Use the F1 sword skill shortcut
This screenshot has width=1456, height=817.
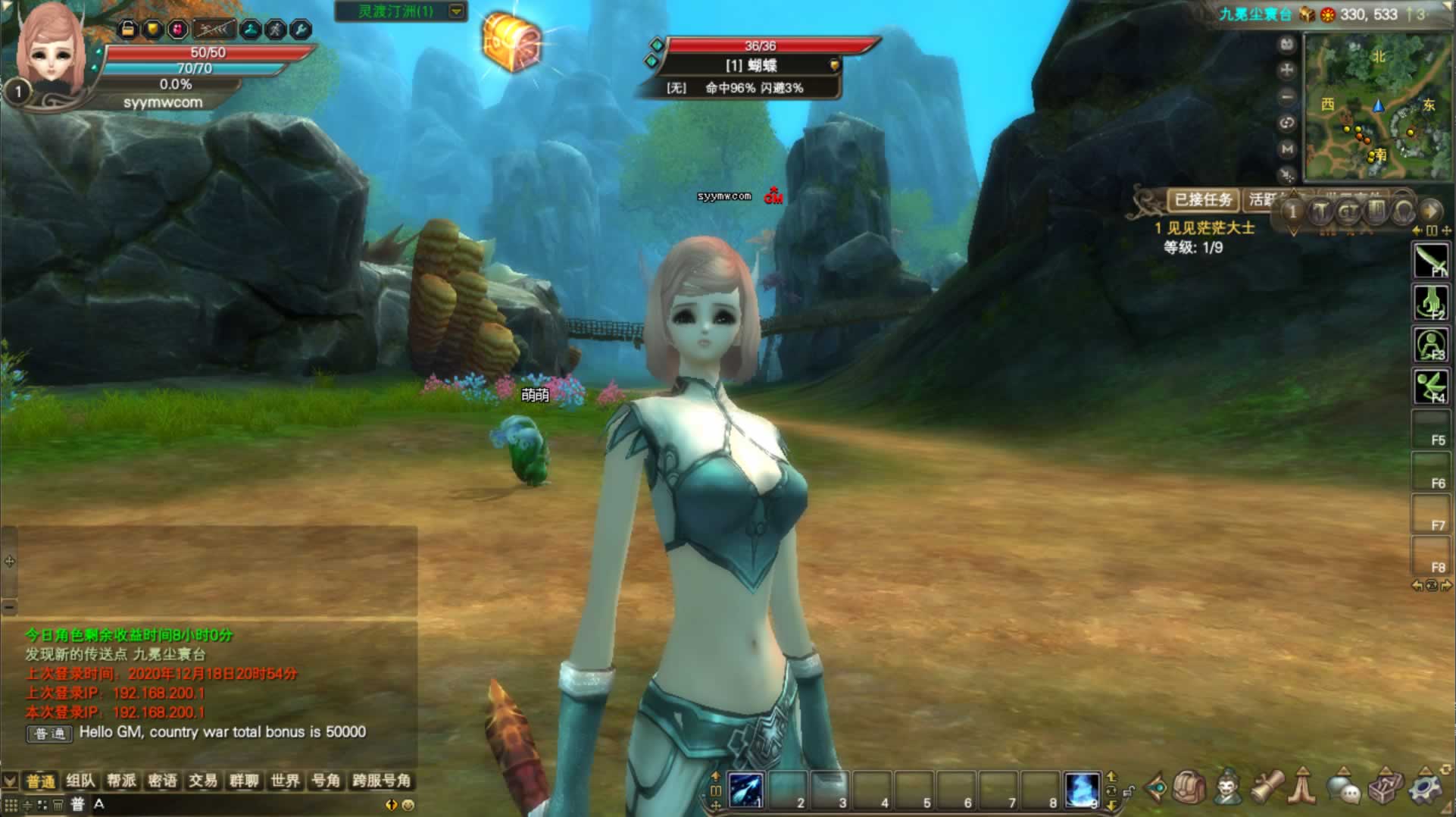click(1430, 261)
